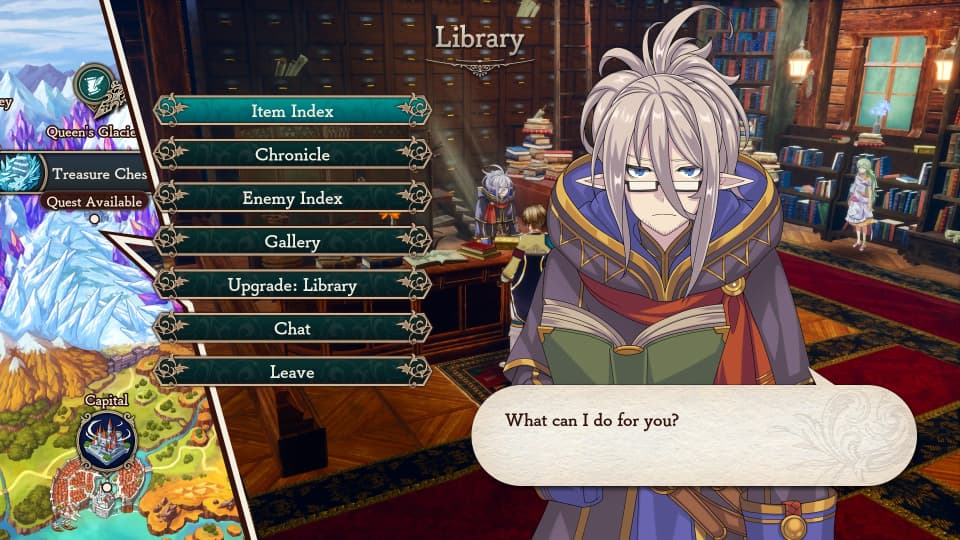Open the Treasure Chest map location
Screen dimensions: 960x540
(x=24, y=173)
